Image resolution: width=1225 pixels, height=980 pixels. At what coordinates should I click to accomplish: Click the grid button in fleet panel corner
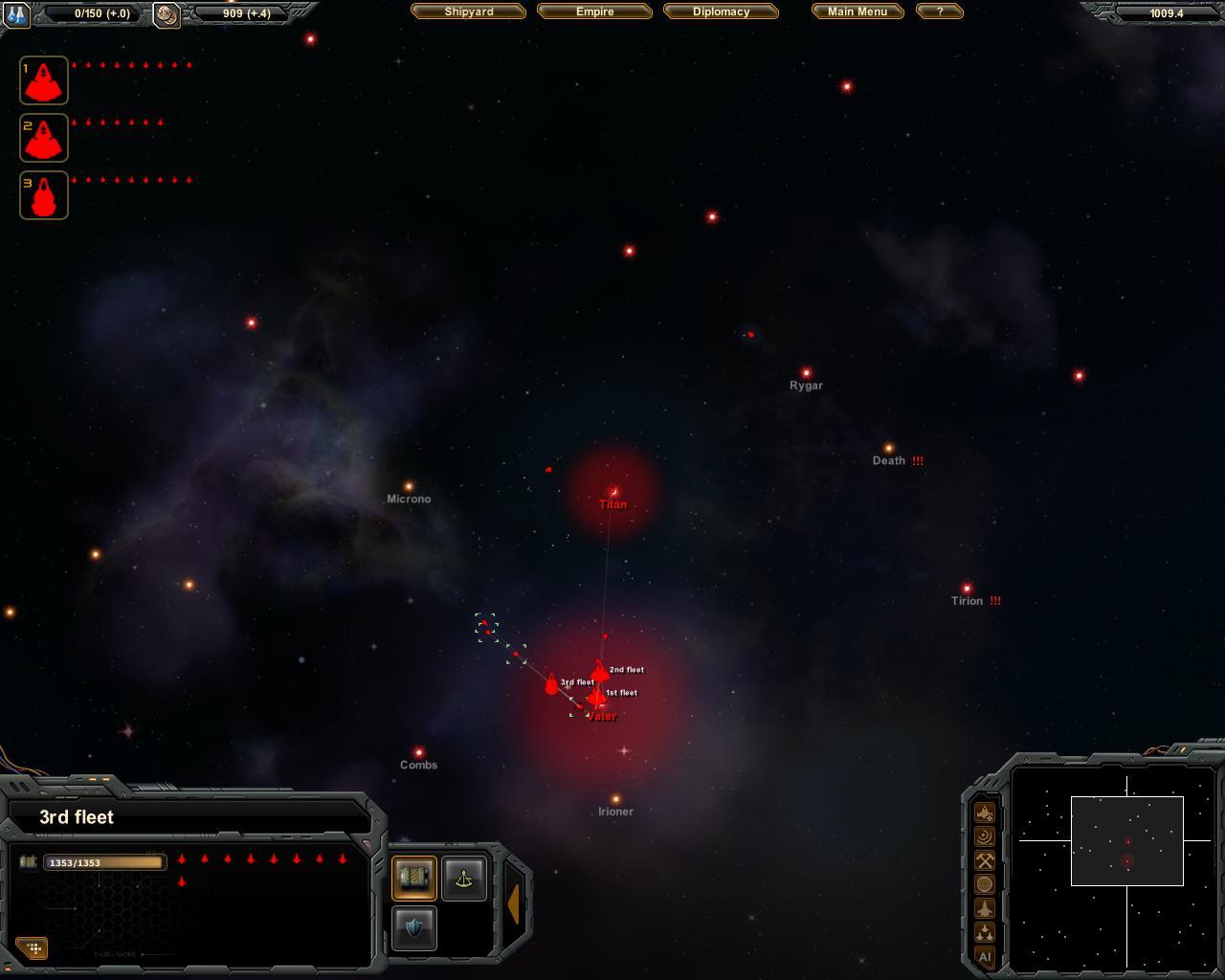point(33,947)
